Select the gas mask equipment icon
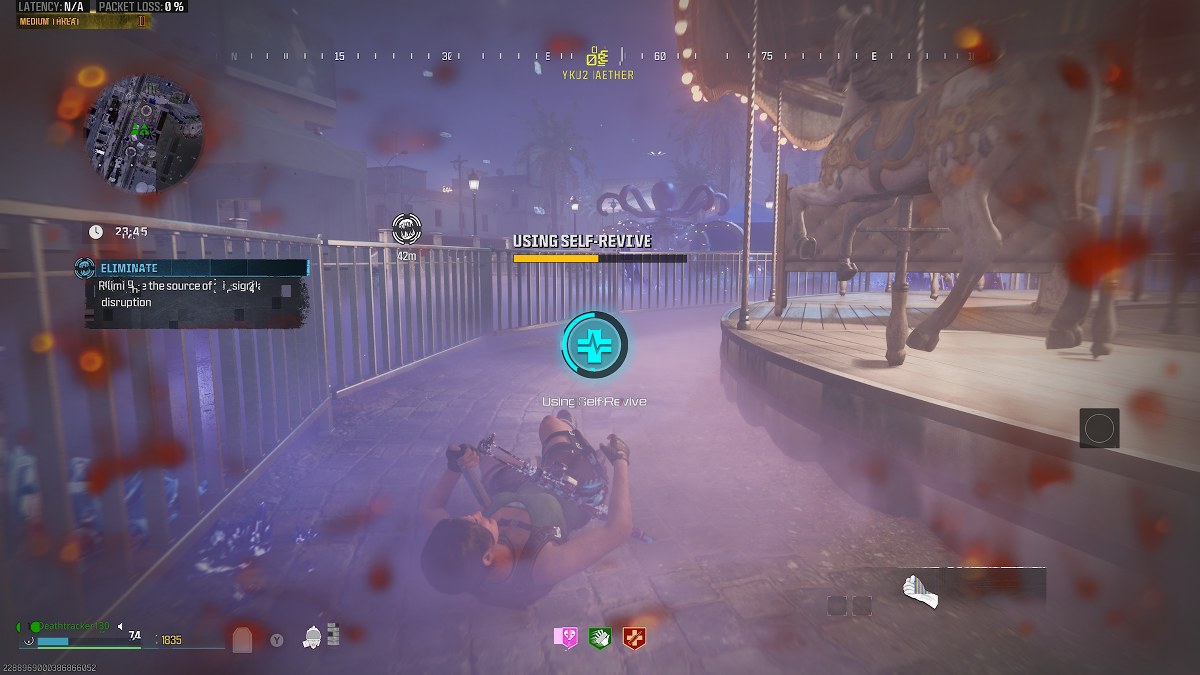Image resolution: width=1200 pixels, height=675 pixels. (x=312, y=636)
